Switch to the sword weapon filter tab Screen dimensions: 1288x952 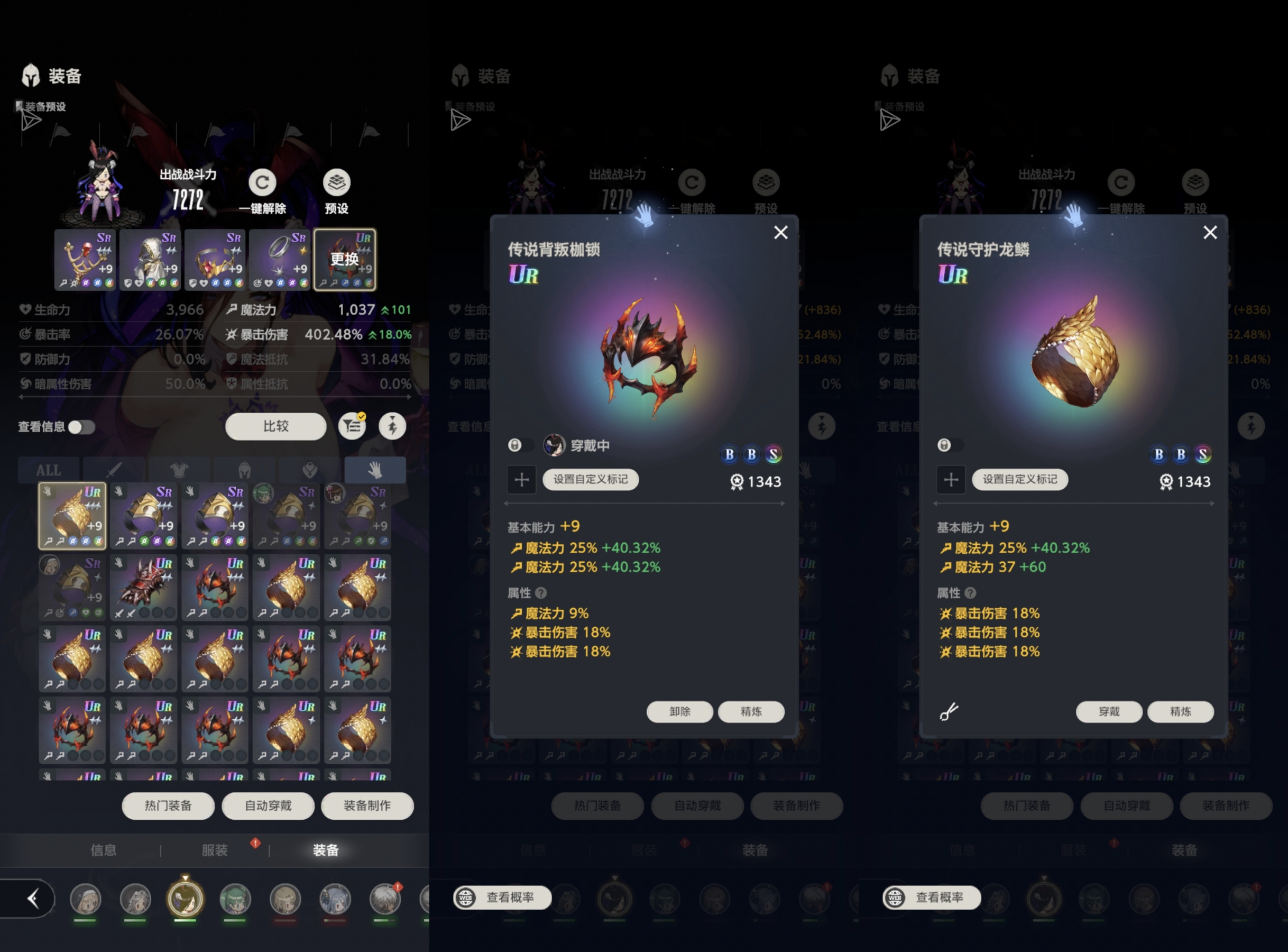coord(114,471)
